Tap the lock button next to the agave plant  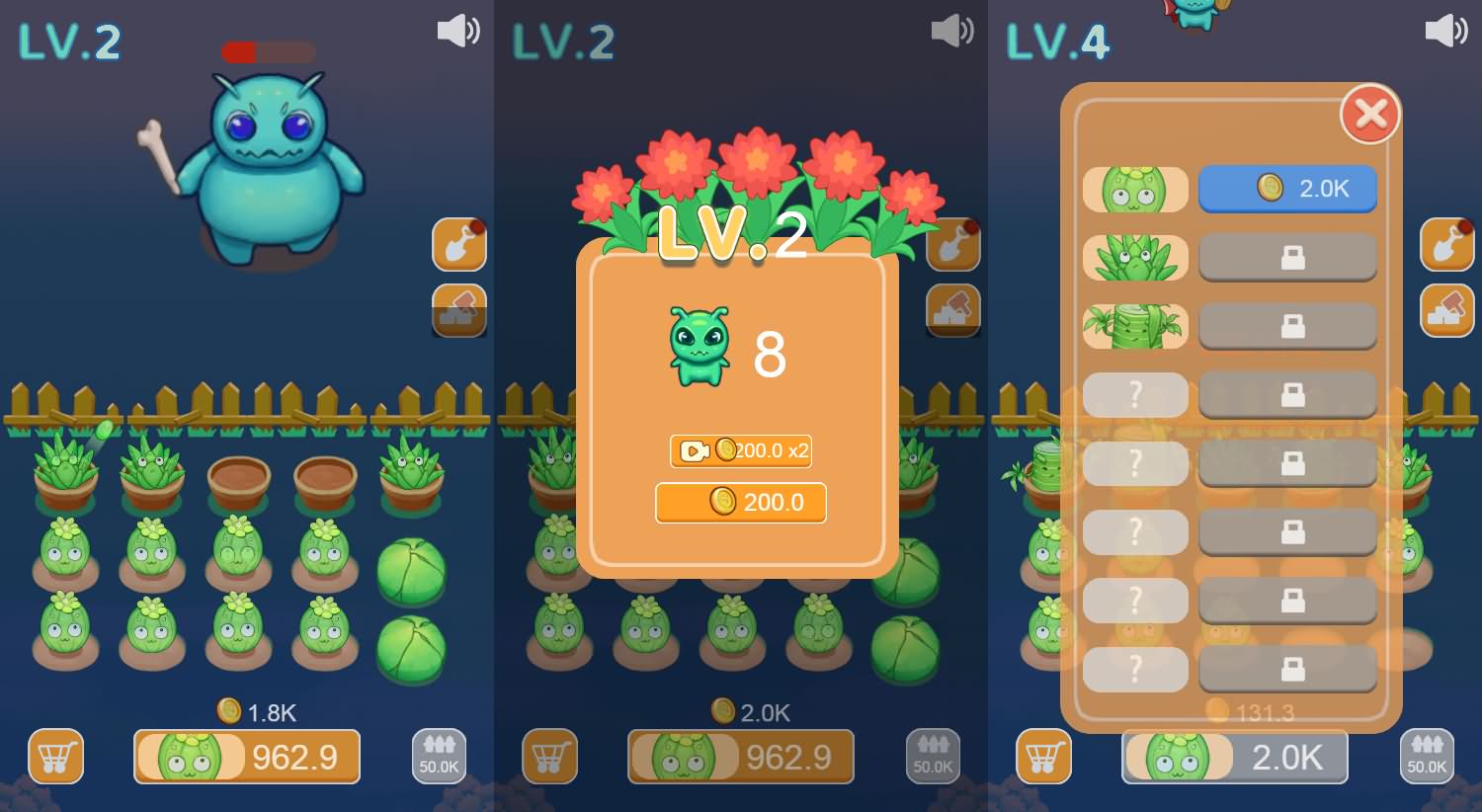(1287, 257)
